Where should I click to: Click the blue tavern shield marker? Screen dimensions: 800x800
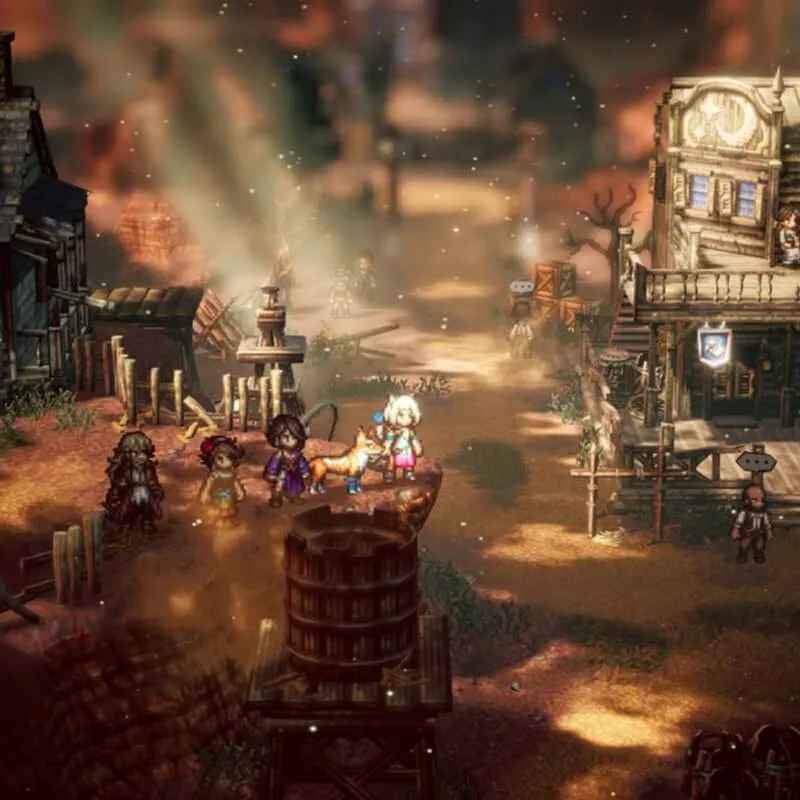tap(713, 346)
